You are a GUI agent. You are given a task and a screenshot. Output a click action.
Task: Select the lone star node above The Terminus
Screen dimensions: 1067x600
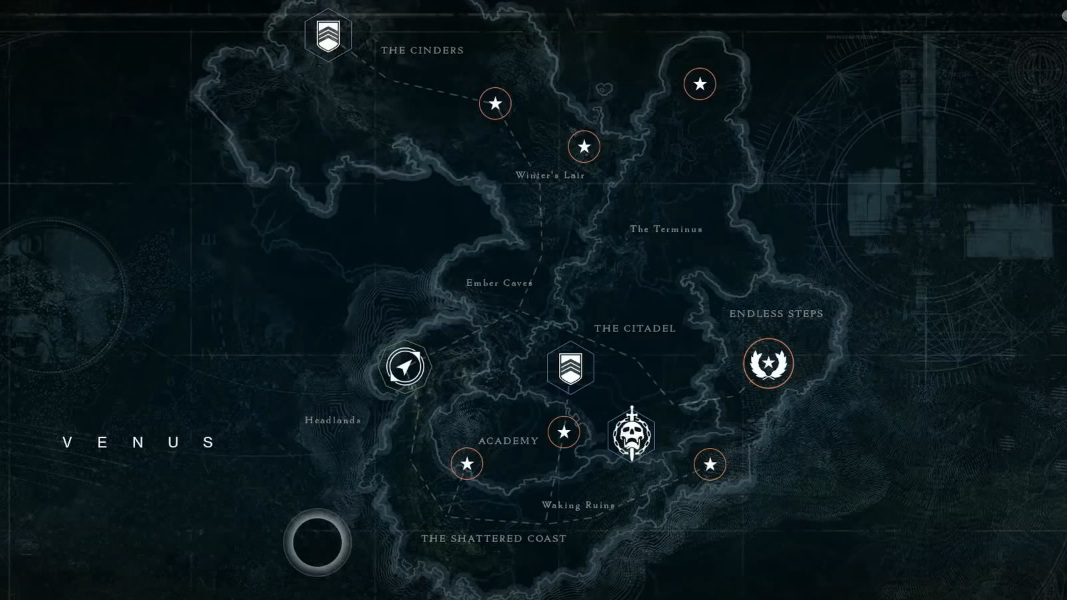point(700,84)
